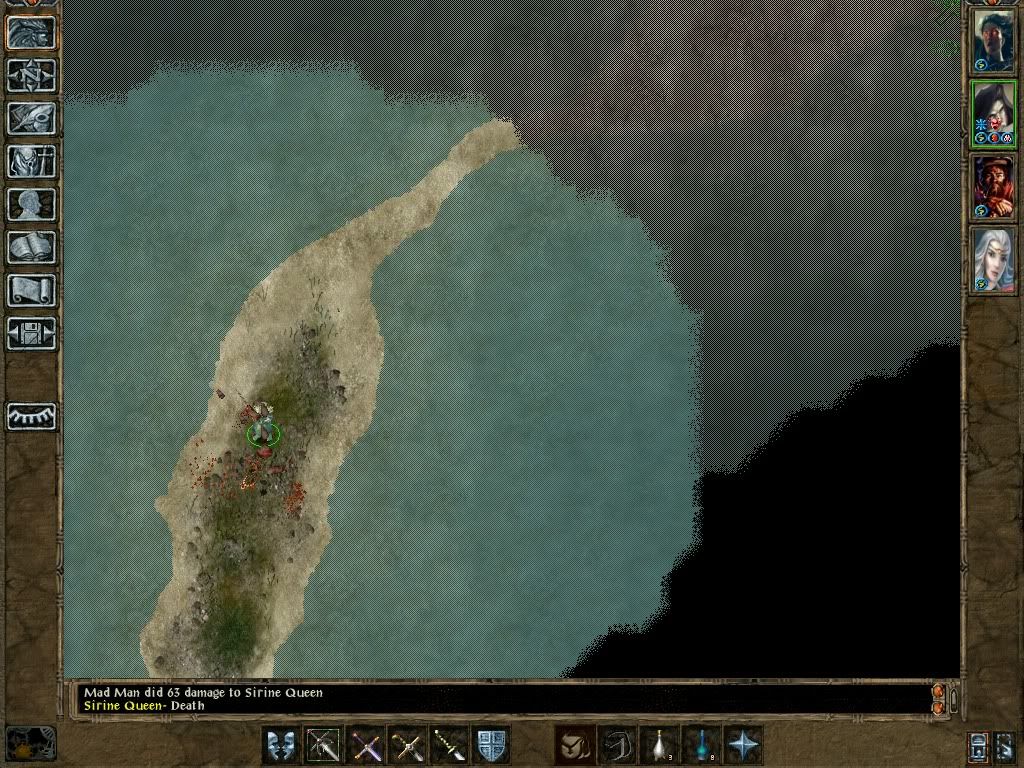Open the character record bust icon
Viewport: 1024px width, 768px height.
(31, 204)
